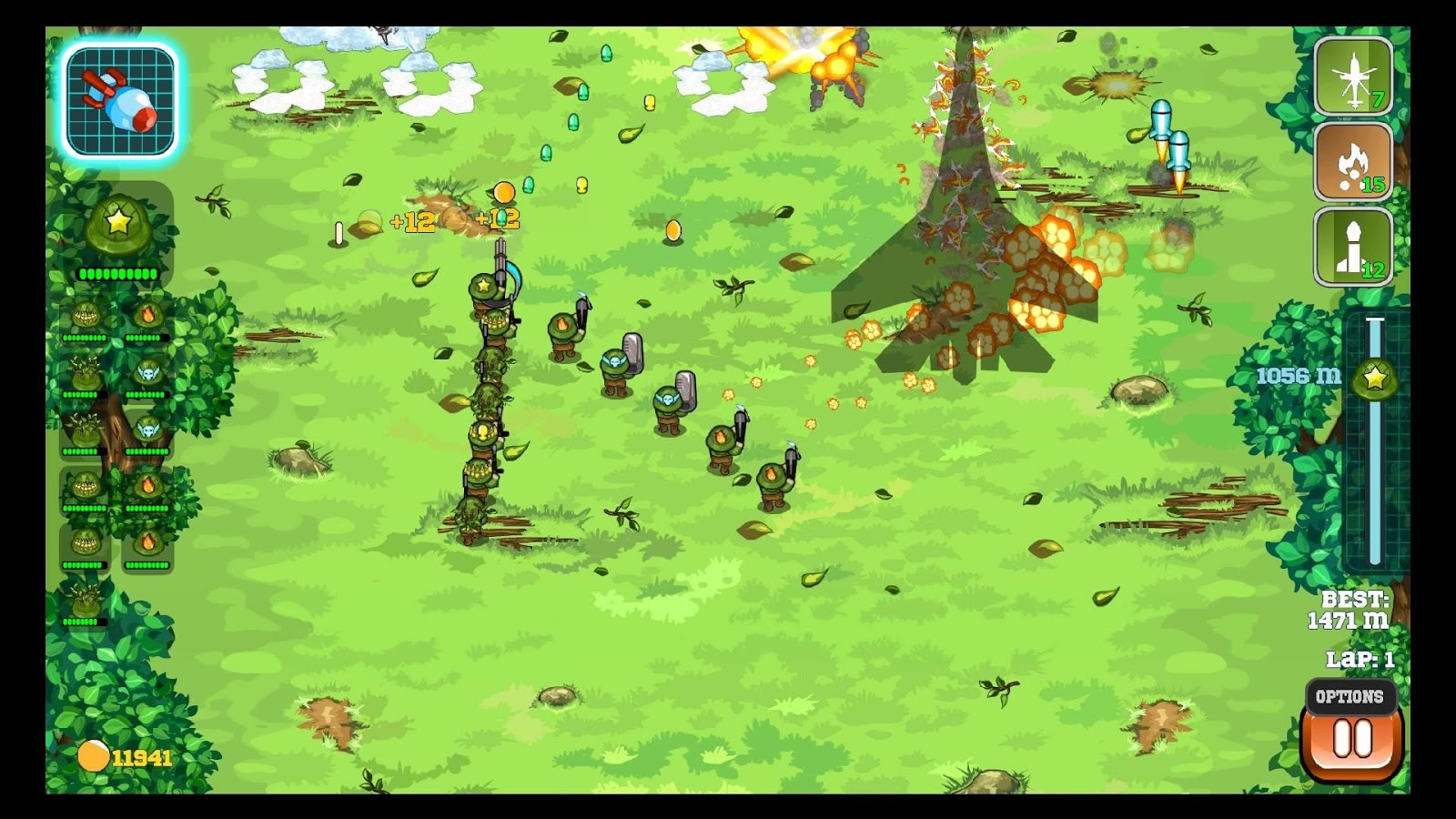Select the bottom fire unit in roster

pyautogui.click(x=147, y=543)
